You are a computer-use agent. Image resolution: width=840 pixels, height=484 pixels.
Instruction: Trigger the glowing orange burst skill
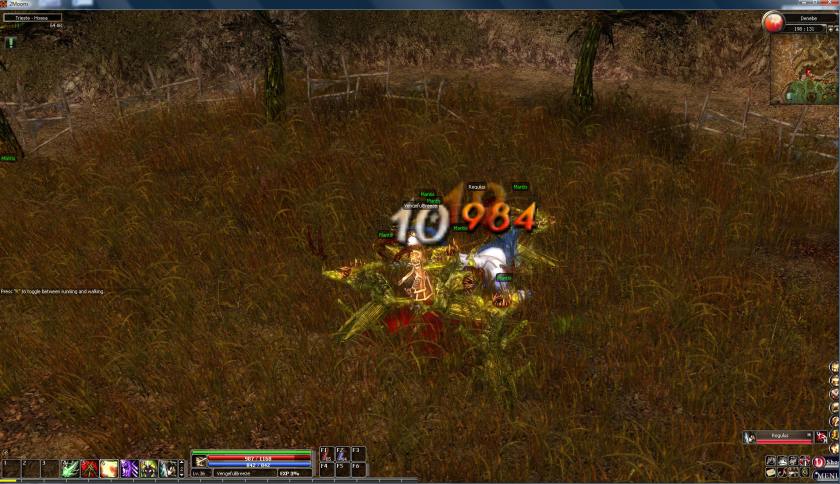109,468
